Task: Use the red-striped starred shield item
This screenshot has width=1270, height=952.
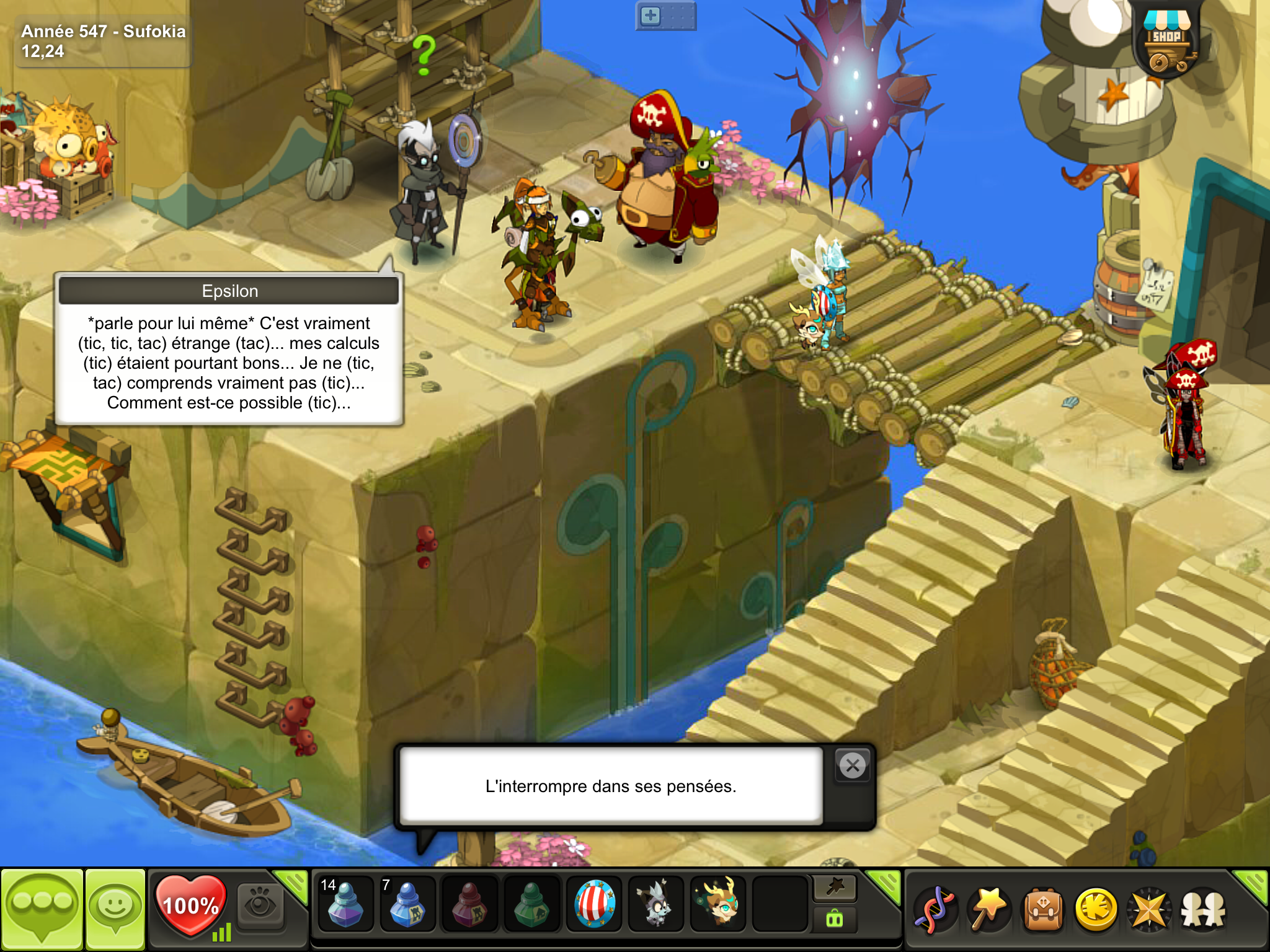Action: (593, 904)
